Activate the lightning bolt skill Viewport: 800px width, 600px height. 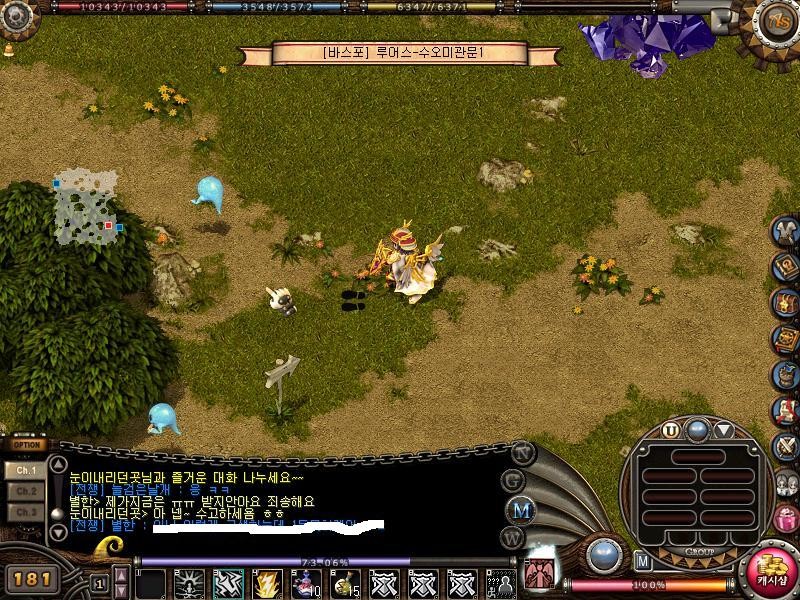point(267,582)
